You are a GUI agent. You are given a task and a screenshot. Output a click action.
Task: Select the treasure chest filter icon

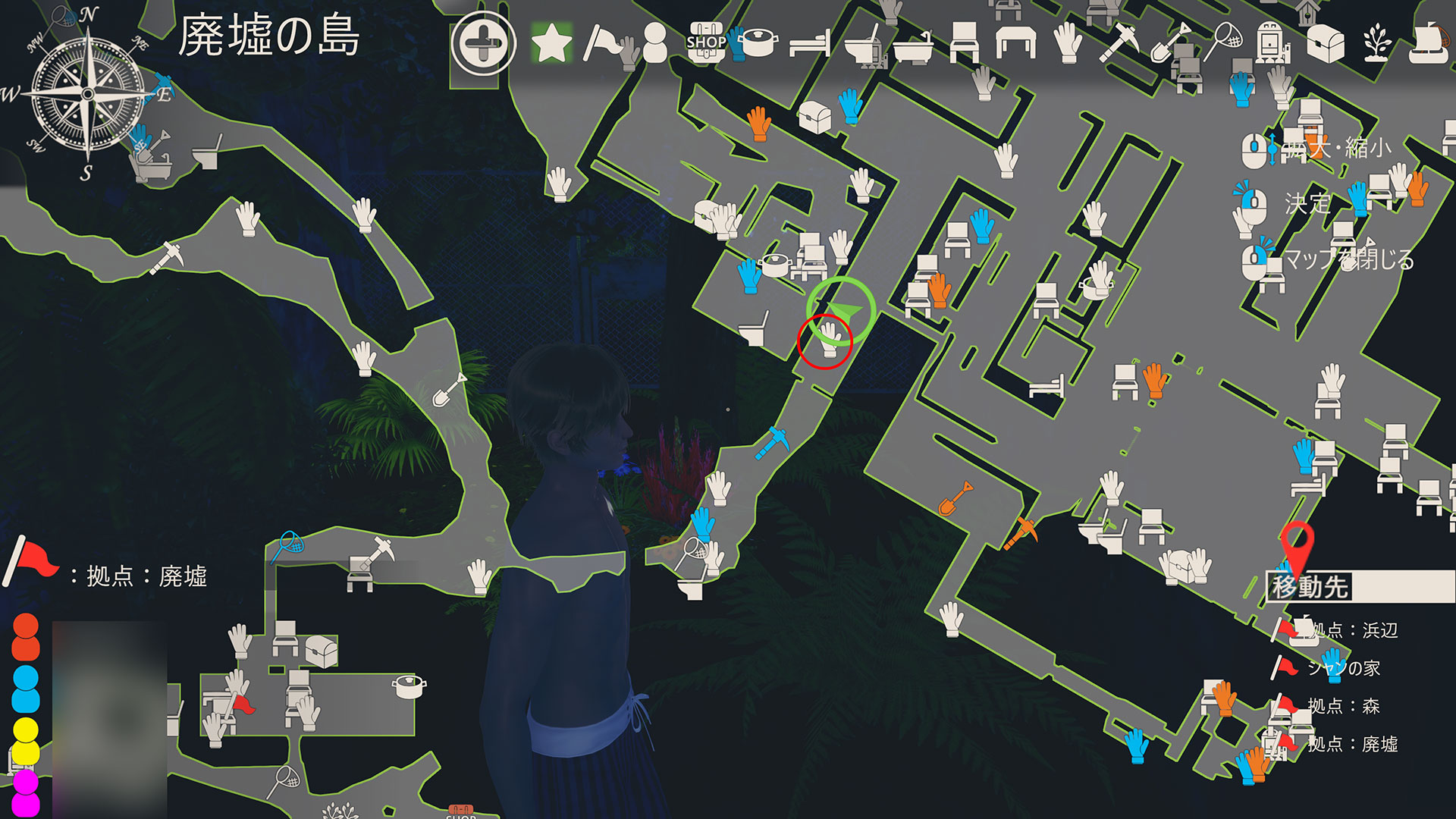[1325, 42]
